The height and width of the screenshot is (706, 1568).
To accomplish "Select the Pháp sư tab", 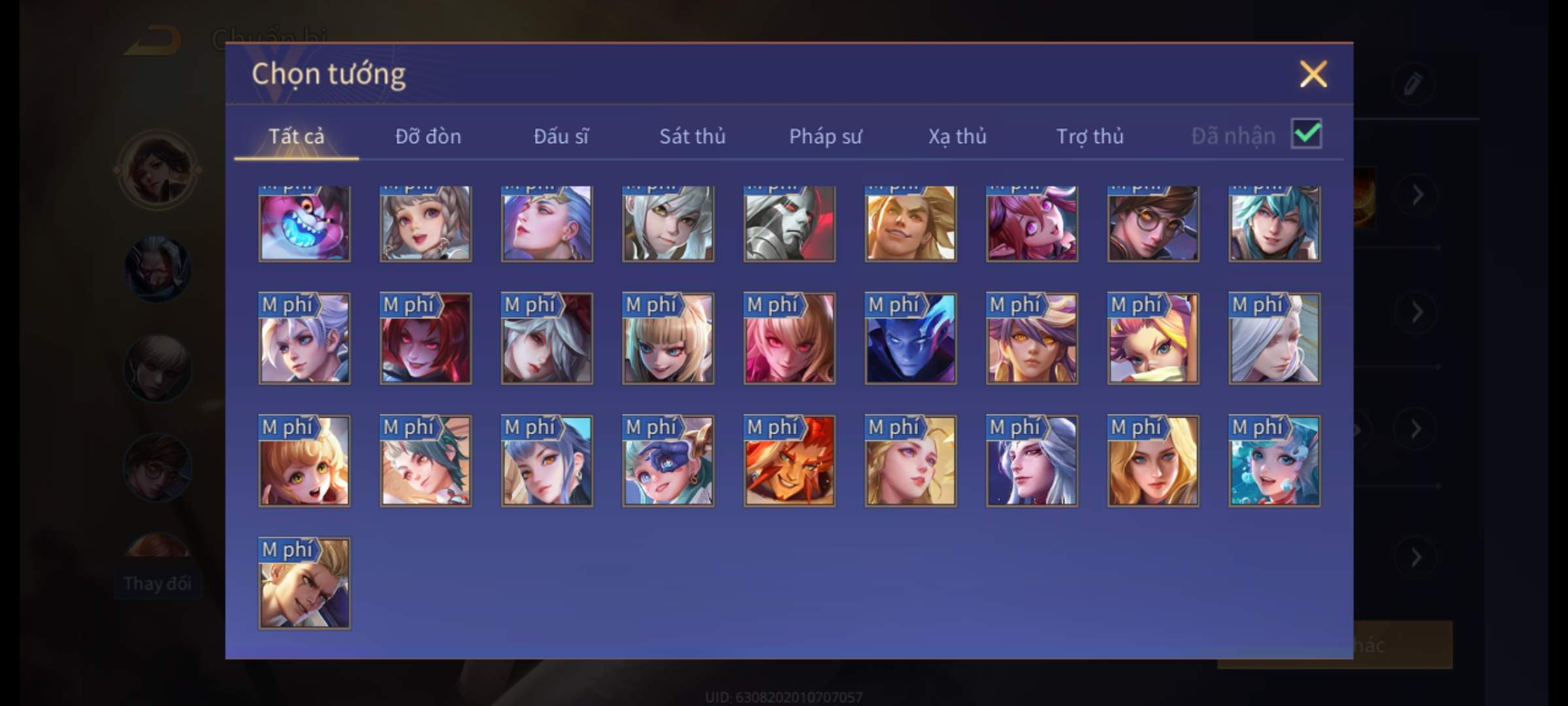I will point(825,136).
